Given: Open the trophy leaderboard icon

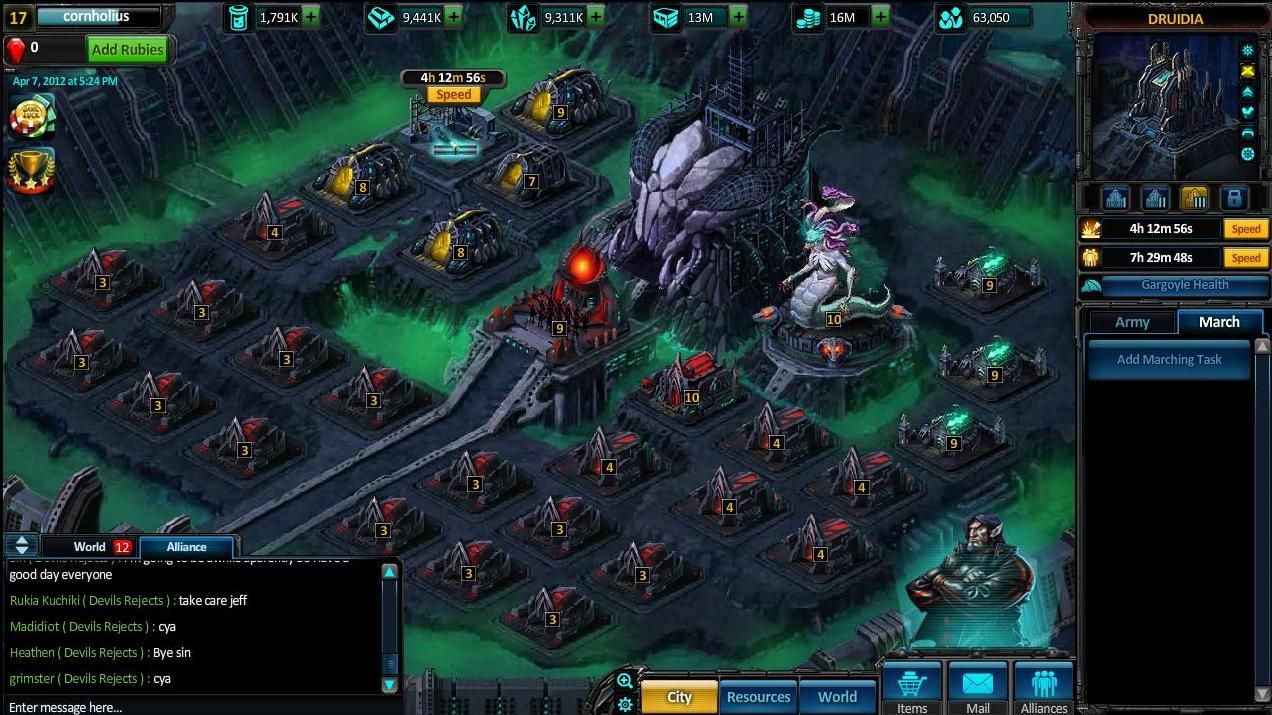Looking at the screenshot, I should coord(31,171).
